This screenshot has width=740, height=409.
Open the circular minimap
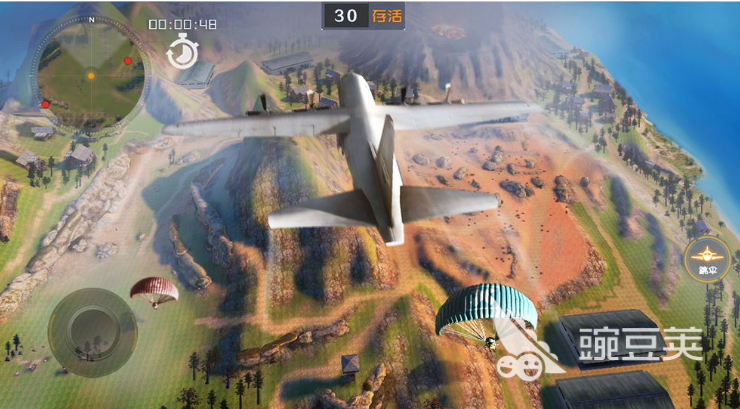tap(90, 71)
